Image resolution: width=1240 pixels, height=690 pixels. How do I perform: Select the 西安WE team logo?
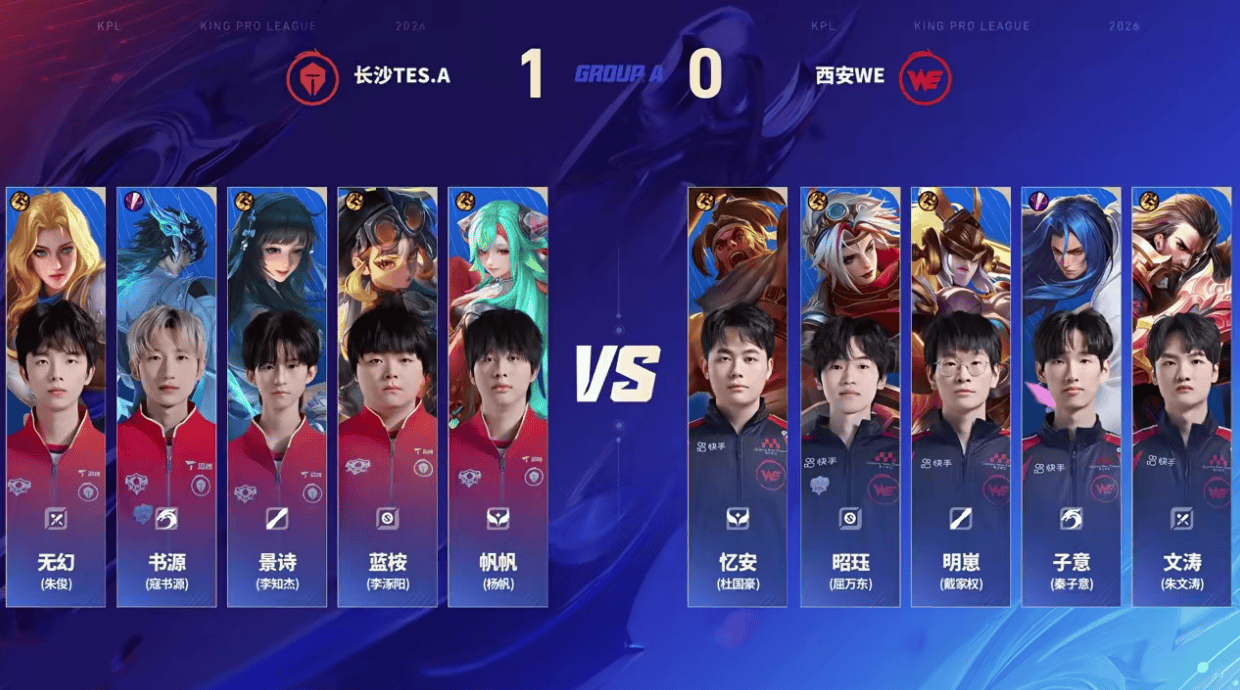coord(924,78)
